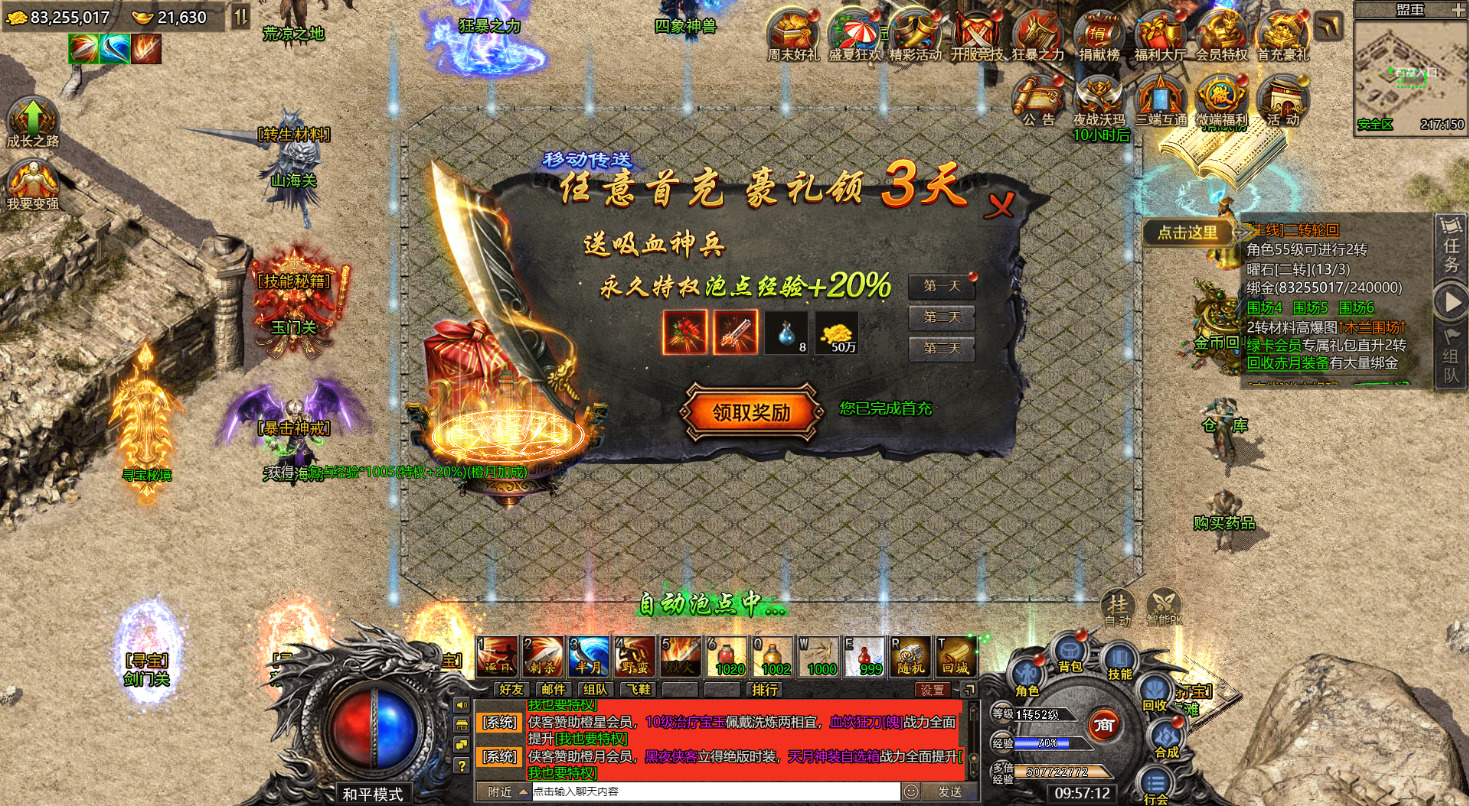Screen dimensions: 1469x806
Task: Use the 回城 town-return scroll slot
Action: (x=955, y=656)
